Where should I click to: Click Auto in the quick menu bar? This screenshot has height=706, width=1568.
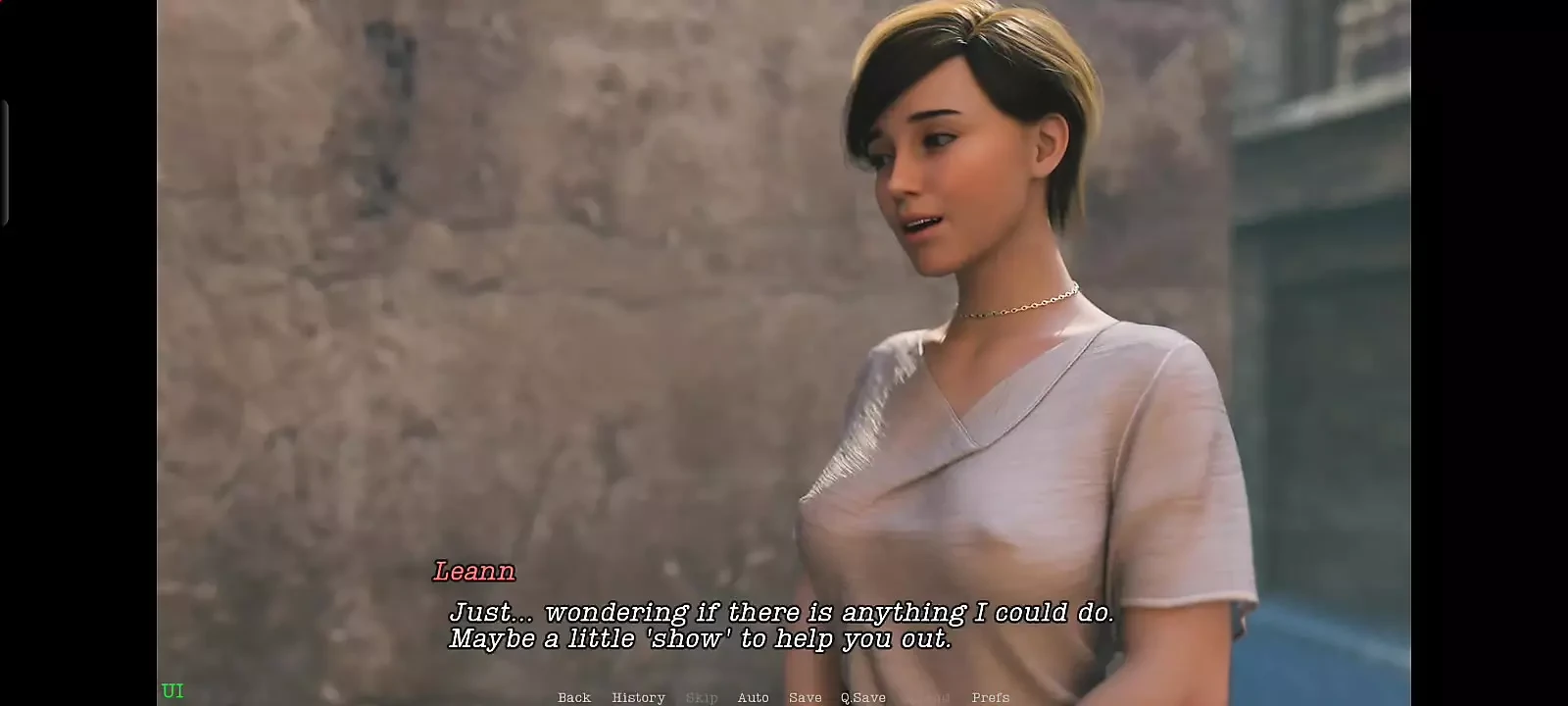point(754,697)
